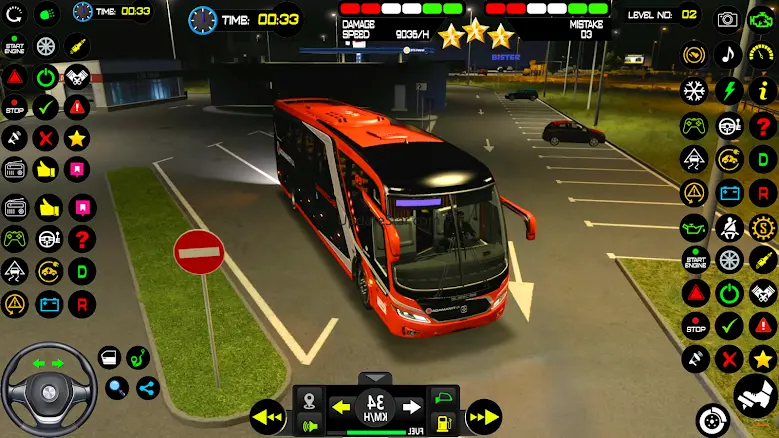779x438 pixels.
Task: Toggle the music note icon
Action: 729,54
